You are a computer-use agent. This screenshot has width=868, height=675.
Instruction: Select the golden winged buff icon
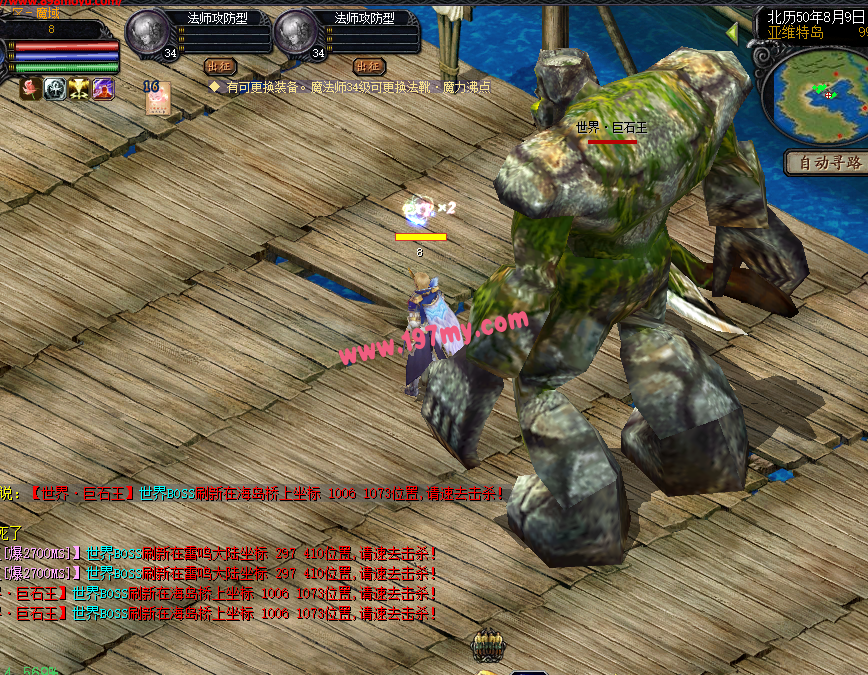79,89
